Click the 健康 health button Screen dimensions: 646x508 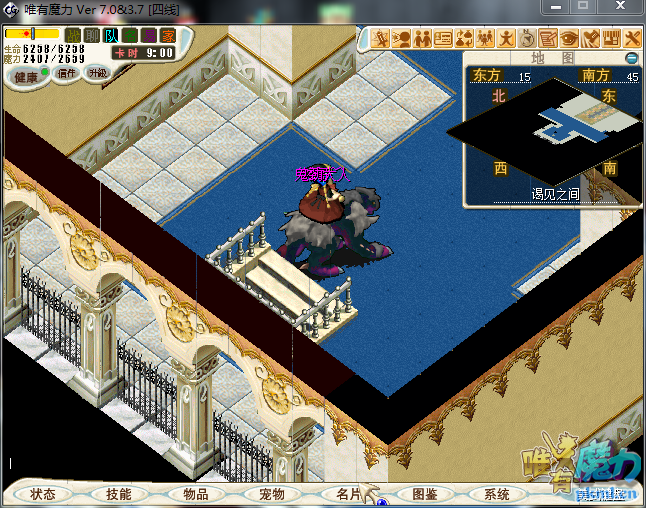click(26, 77)
